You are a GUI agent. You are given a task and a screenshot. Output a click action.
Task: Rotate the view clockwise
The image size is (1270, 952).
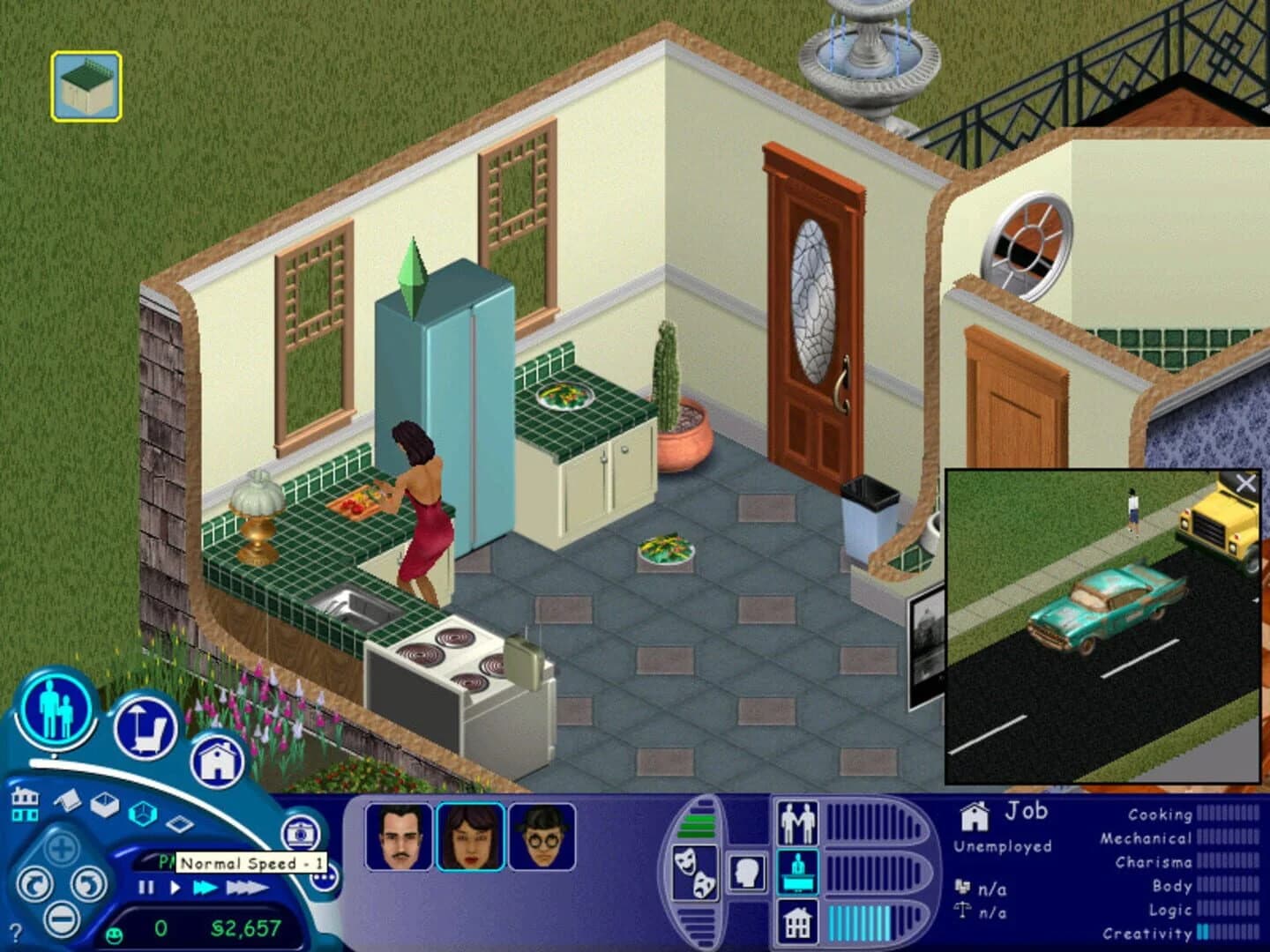tap(88, 883)
